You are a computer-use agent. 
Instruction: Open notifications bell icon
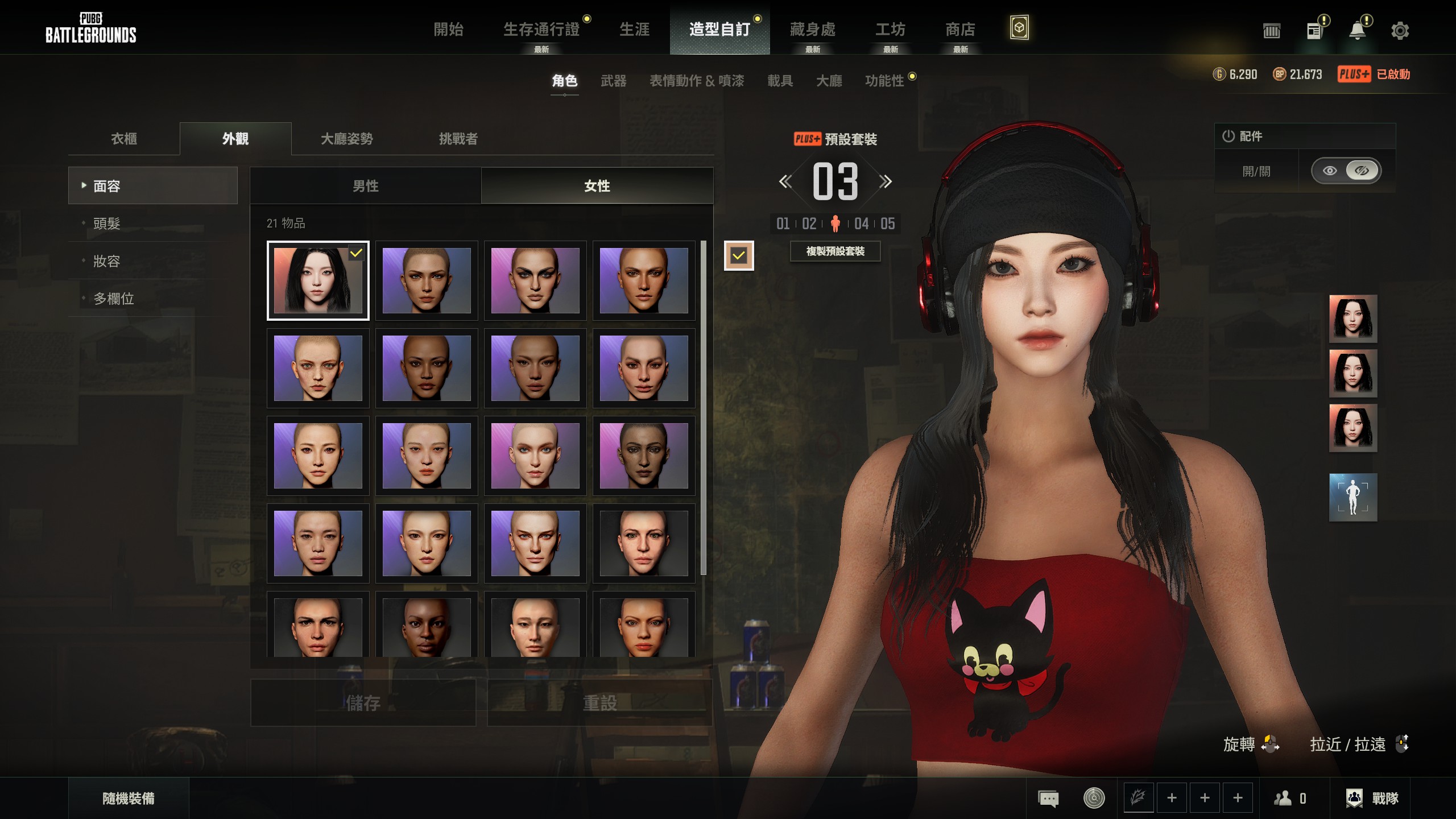pyautogui.click(x=1357, y=31)
